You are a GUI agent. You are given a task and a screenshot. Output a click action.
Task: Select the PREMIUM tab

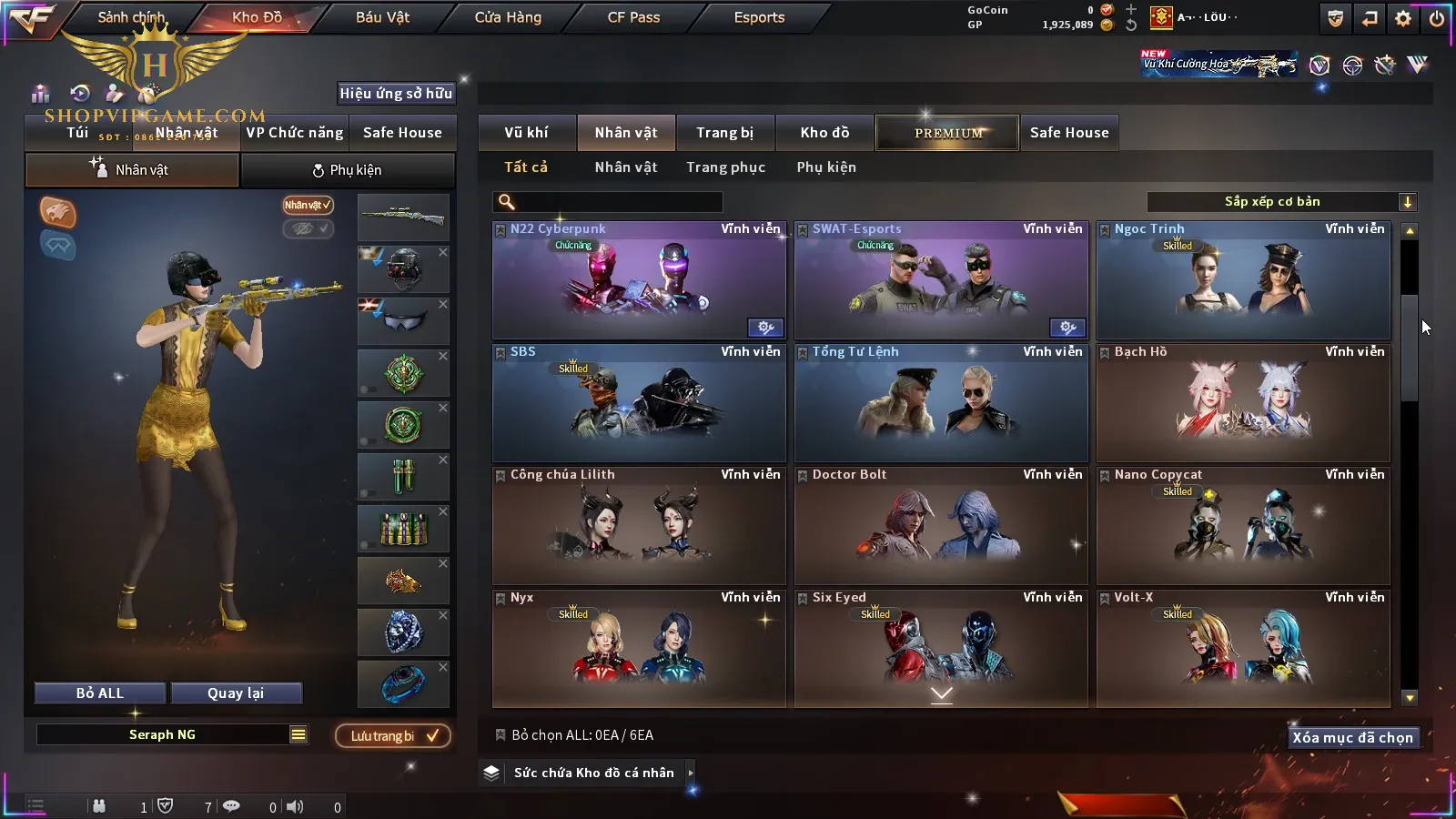pyautogui.click(x=948, y=133)
